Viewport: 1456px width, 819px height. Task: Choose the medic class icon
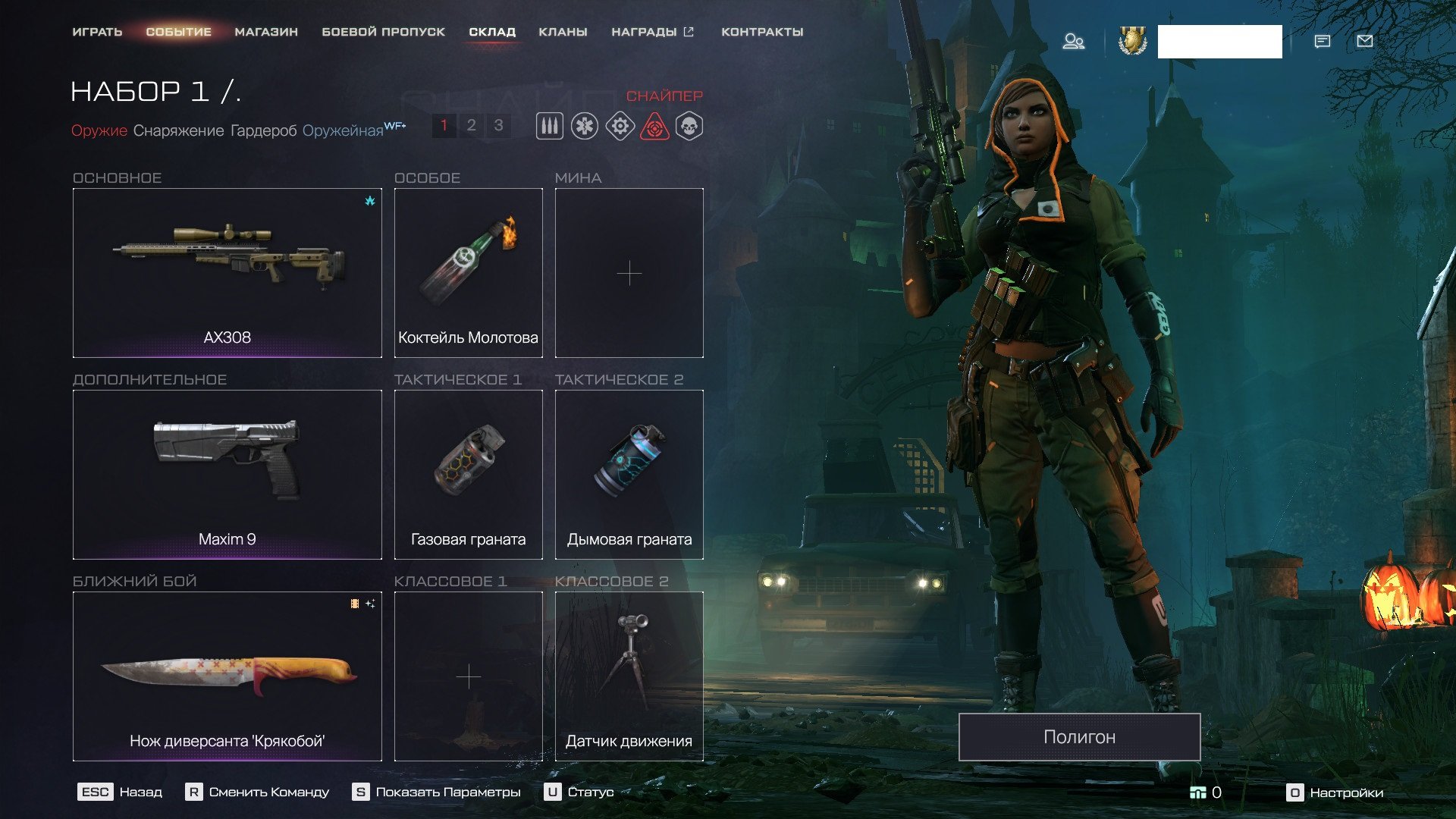click(x=585, y=126)
